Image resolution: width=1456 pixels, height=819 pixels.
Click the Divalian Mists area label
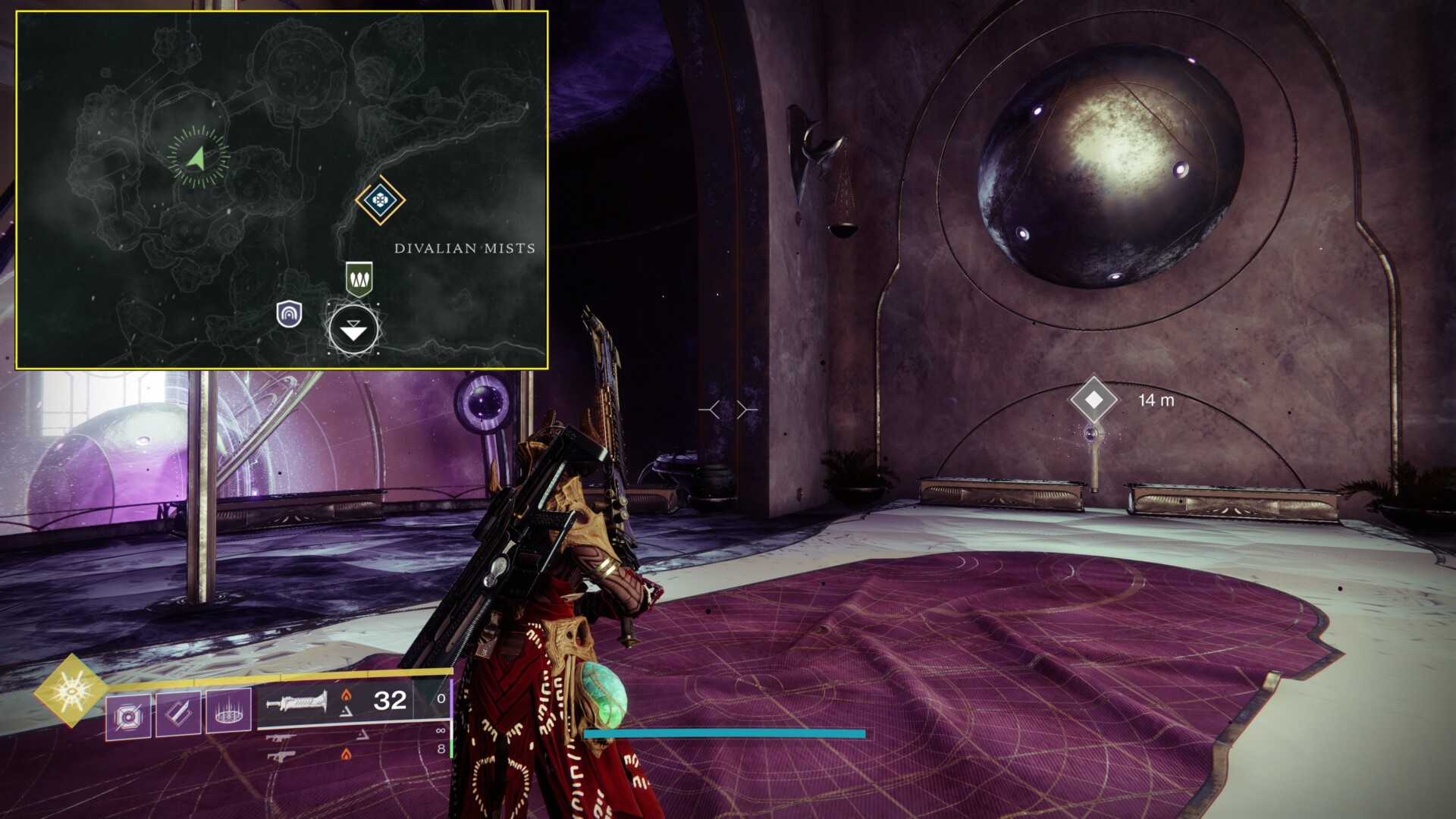[x=464, y=248]
